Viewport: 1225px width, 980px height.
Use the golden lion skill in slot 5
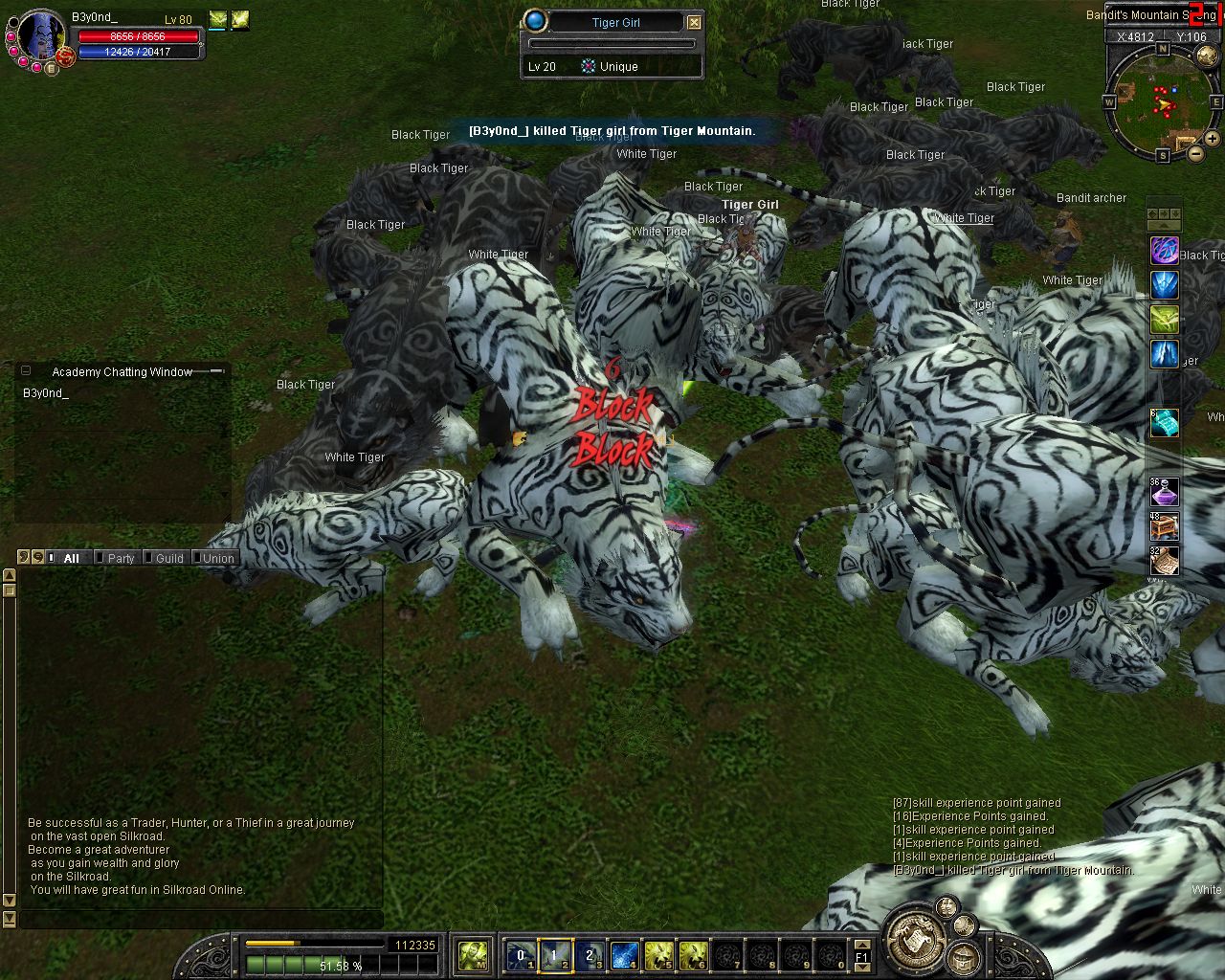tap(658, 955)
